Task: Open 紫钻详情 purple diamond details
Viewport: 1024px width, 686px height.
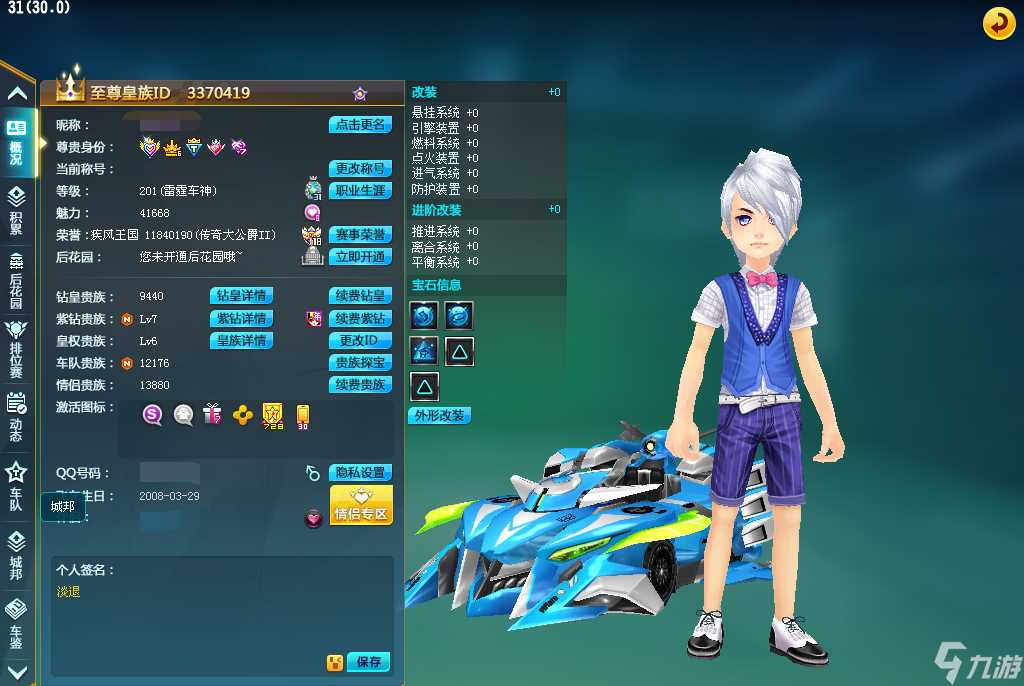Action: pyautogui.click(x=241, y=319)
